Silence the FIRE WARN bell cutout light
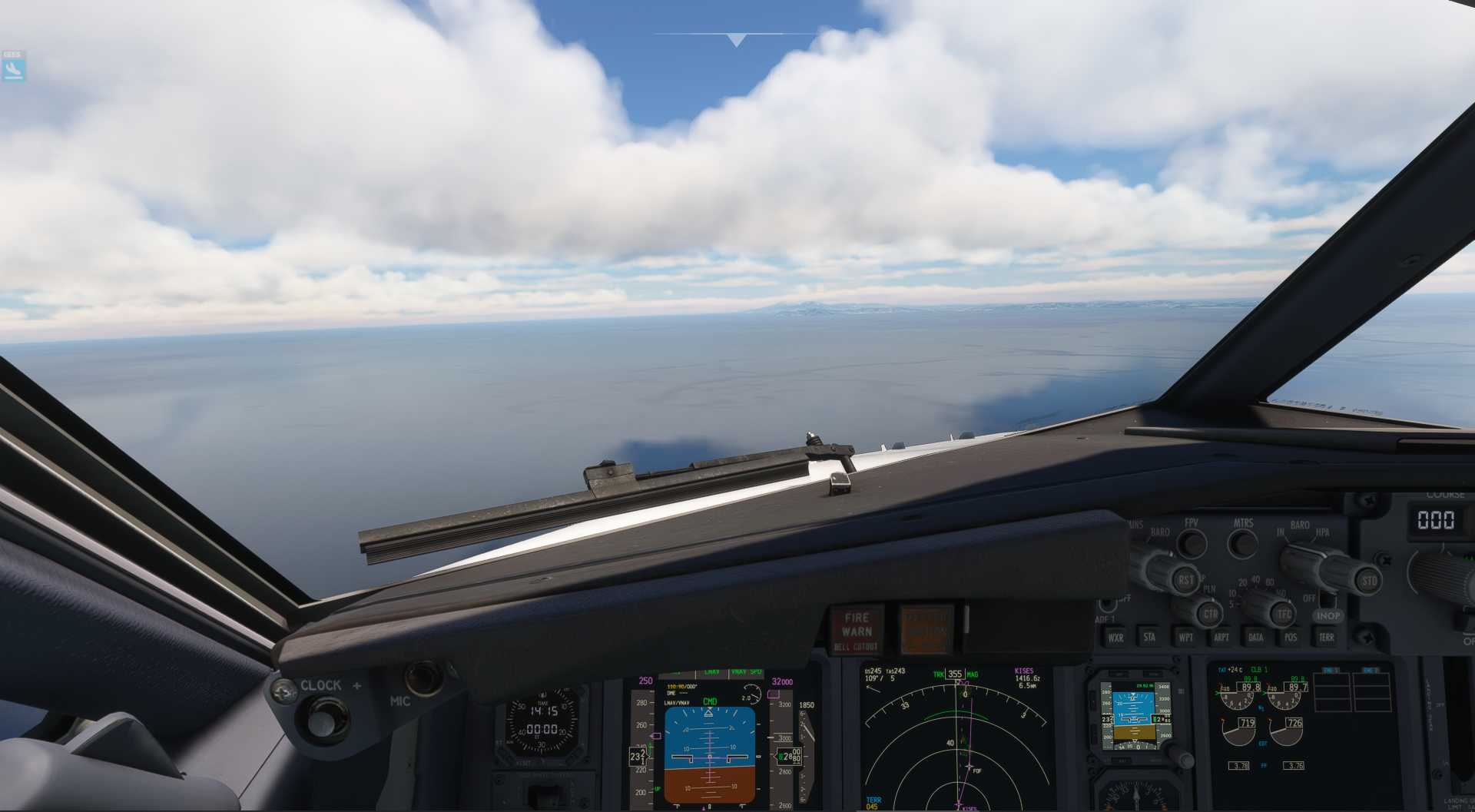Screen dimensions: 1475x812 coord(857,630)
